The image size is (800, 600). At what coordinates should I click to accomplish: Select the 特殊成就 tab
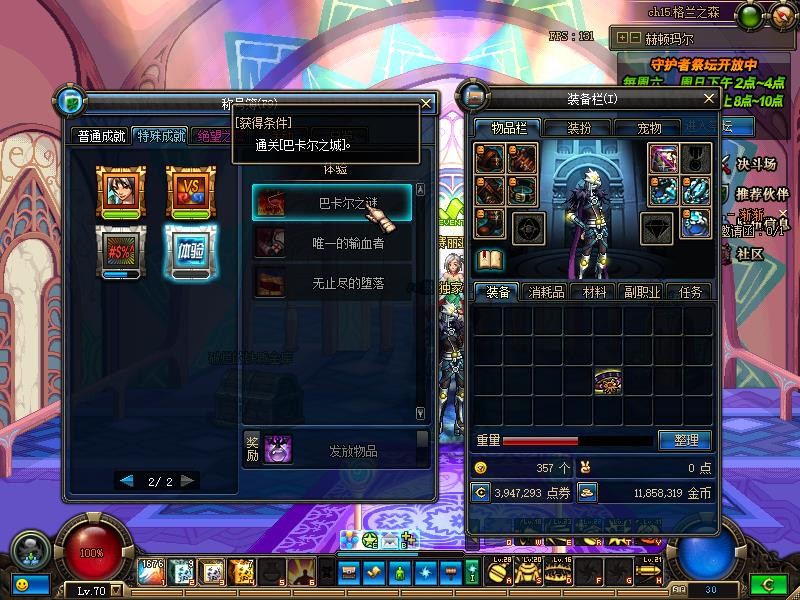coord(160,137)
